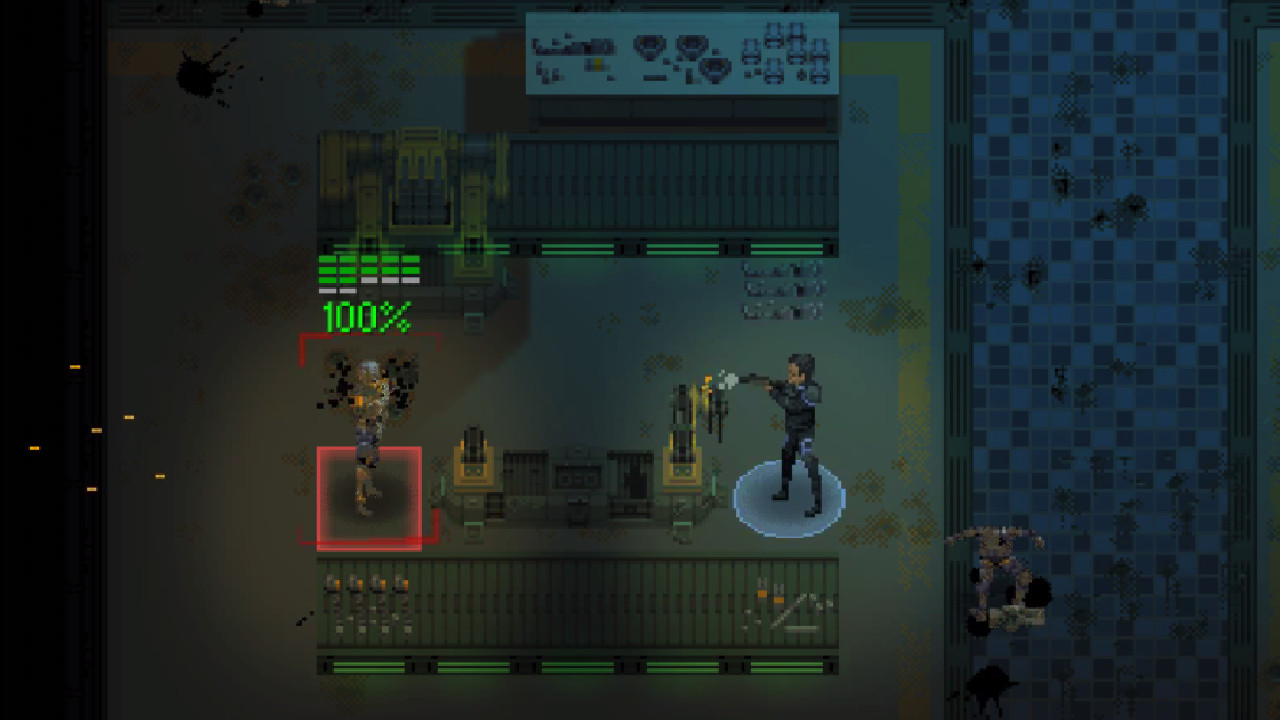
Task: Click the yellow machinery in the top-left corner
Action: tap(420, 180)
